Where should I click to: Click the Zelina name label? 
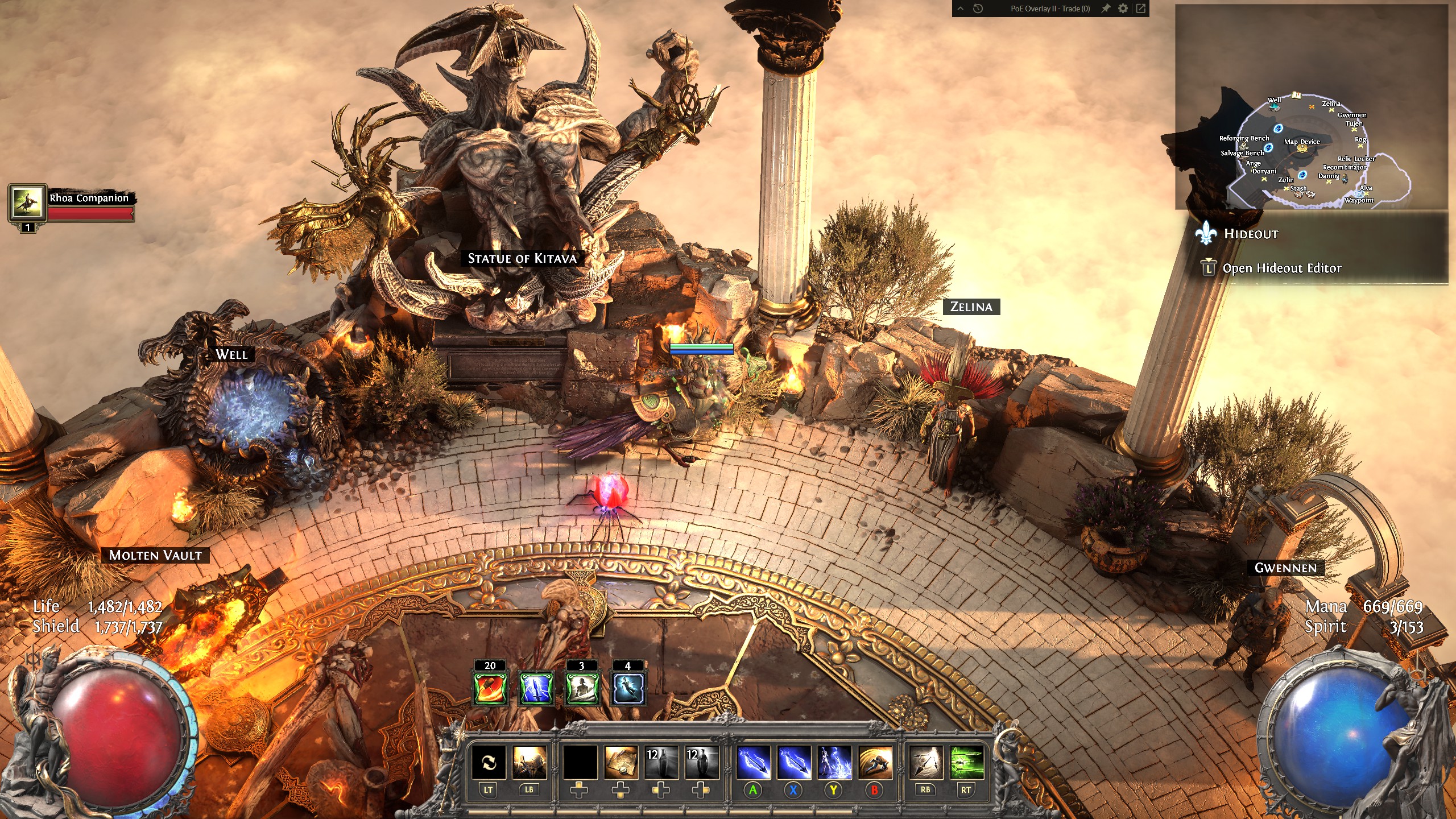pyautogui.click(x=971, y=307)
